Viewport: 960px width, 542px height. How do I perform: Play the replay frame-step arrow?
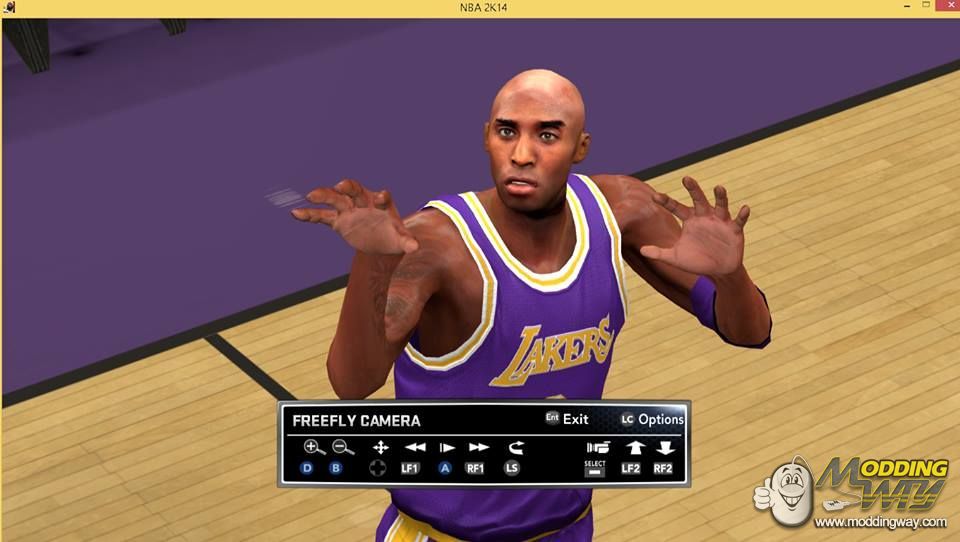coord(447,448)
